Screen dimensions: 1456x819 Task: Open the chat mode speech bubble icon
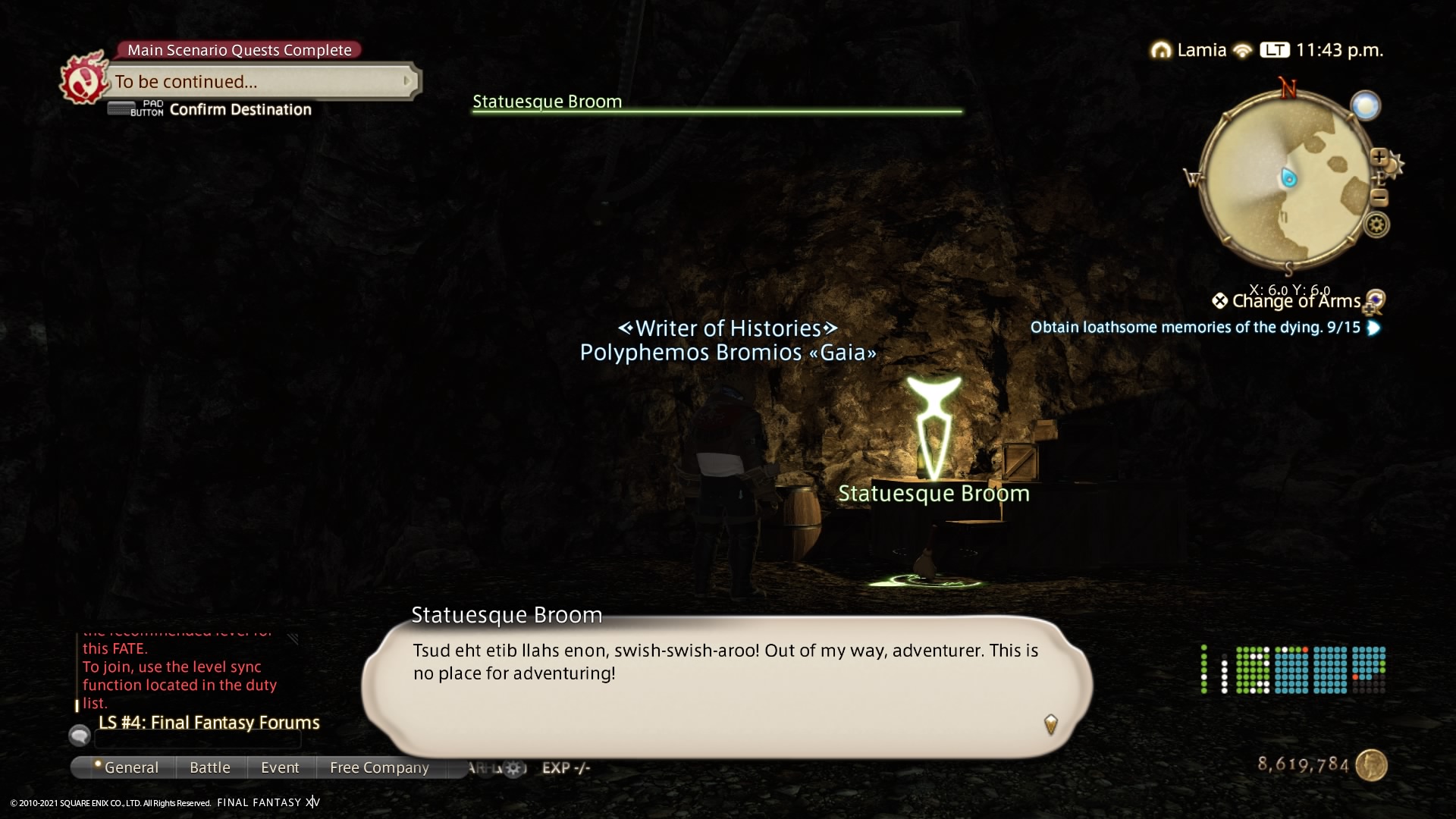(79, 736)
